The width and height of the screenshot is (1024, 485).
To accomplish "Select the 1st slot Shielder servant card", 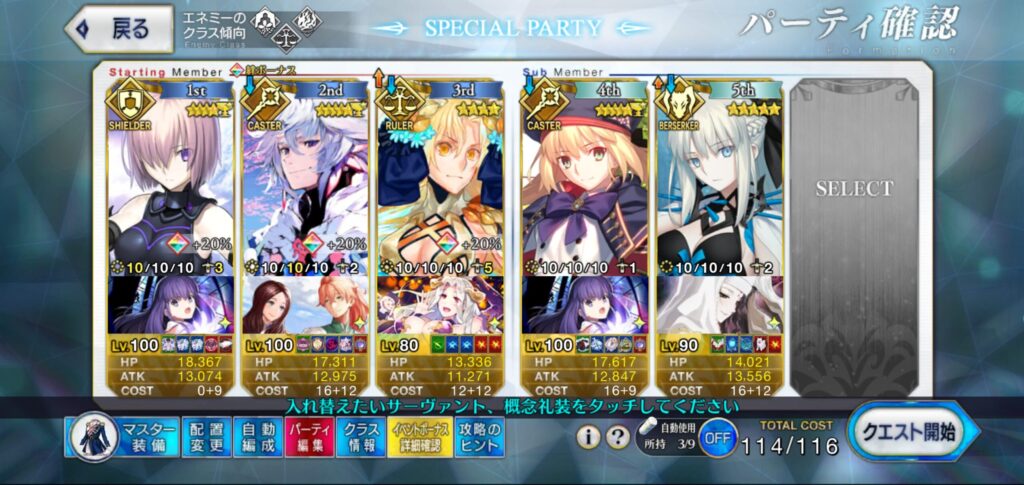I will pyautogui.click(x=169, y=180).
